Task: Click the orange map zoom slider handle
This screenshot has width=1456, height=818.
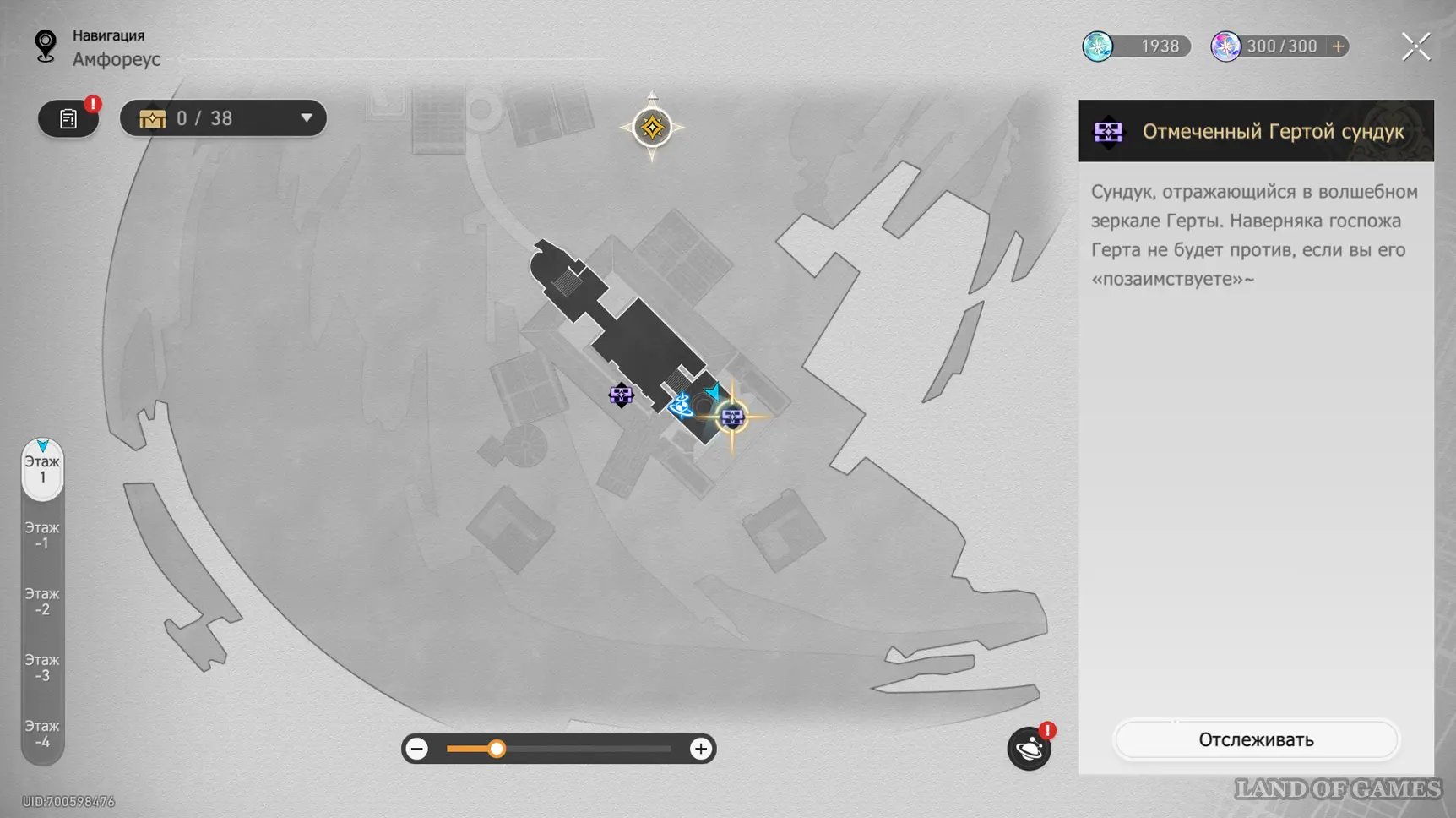Action: pyautogui.click(x=497, y=749)
